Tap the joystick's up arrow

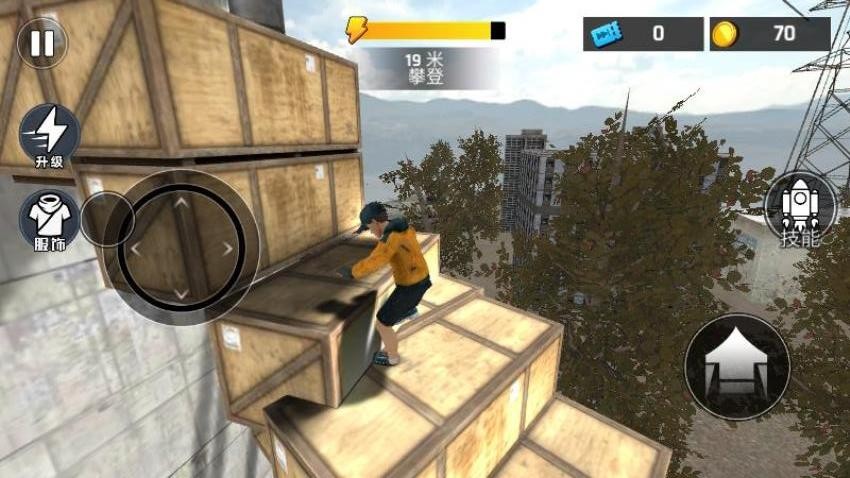click(181, 202)
